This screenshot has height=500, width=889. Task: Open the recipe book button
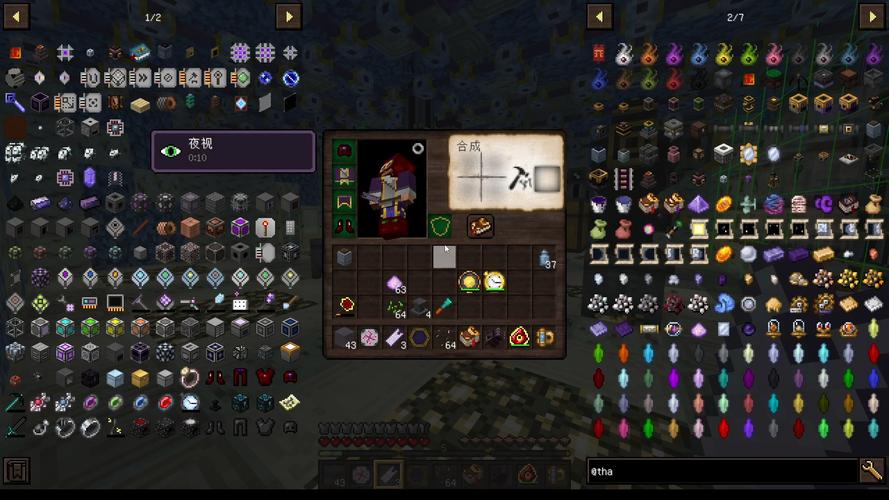[480, 227]
